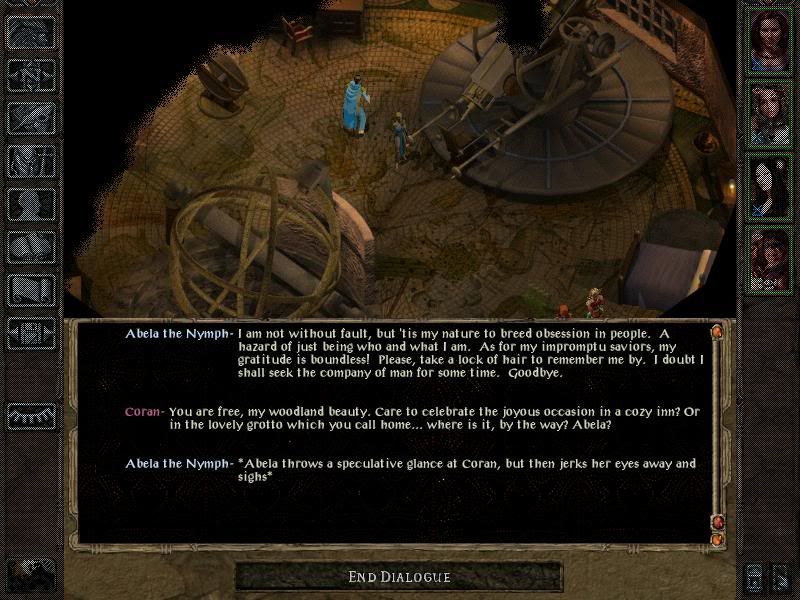800x600 pixels.
Task: Rest the party with the closed-eye icon
Action: click(29, 415)
